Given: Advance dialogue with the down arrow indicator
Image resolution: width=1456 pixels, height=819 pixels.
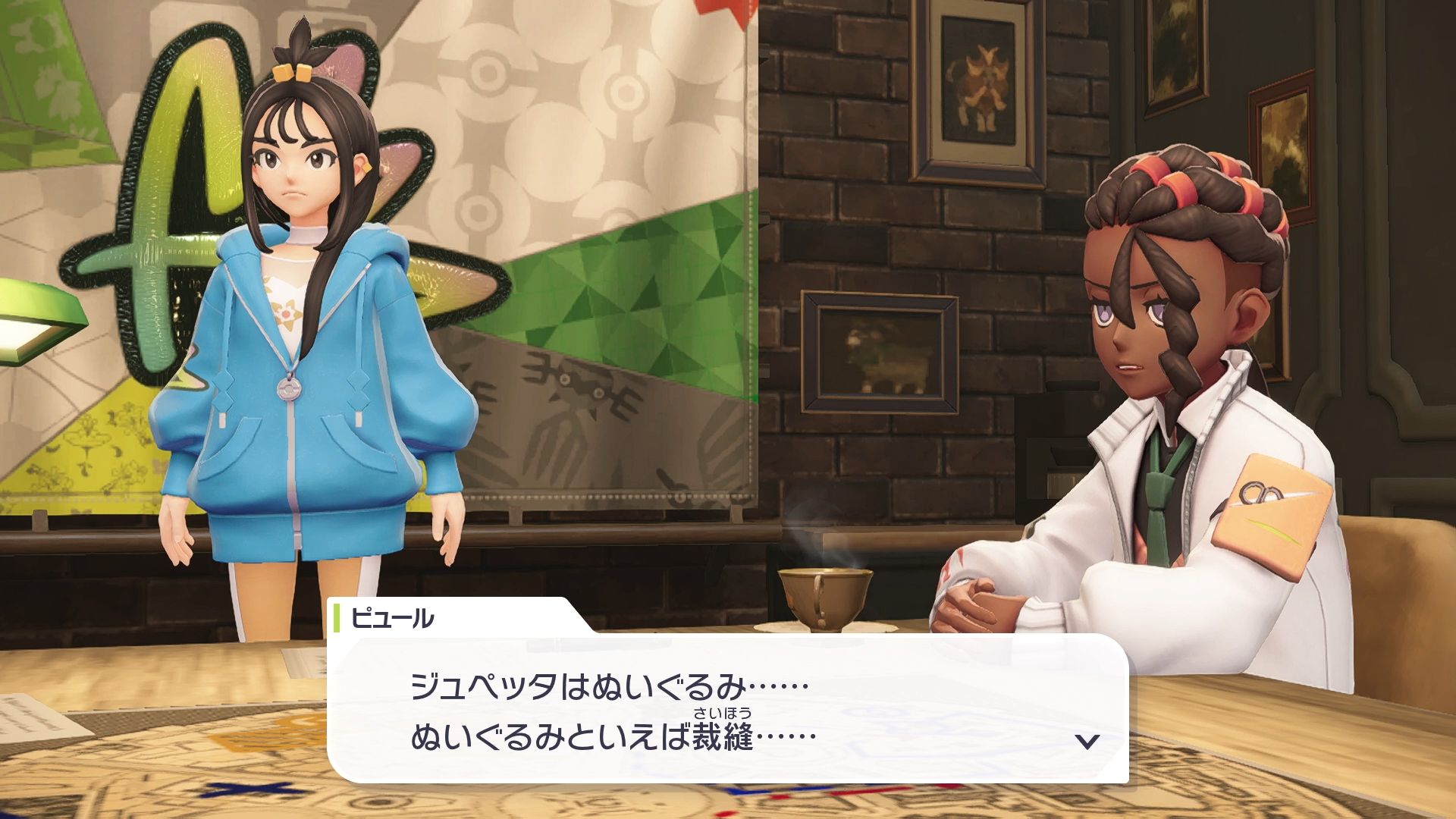Looking at the screenshot, I should click(x=1087, y=741).
